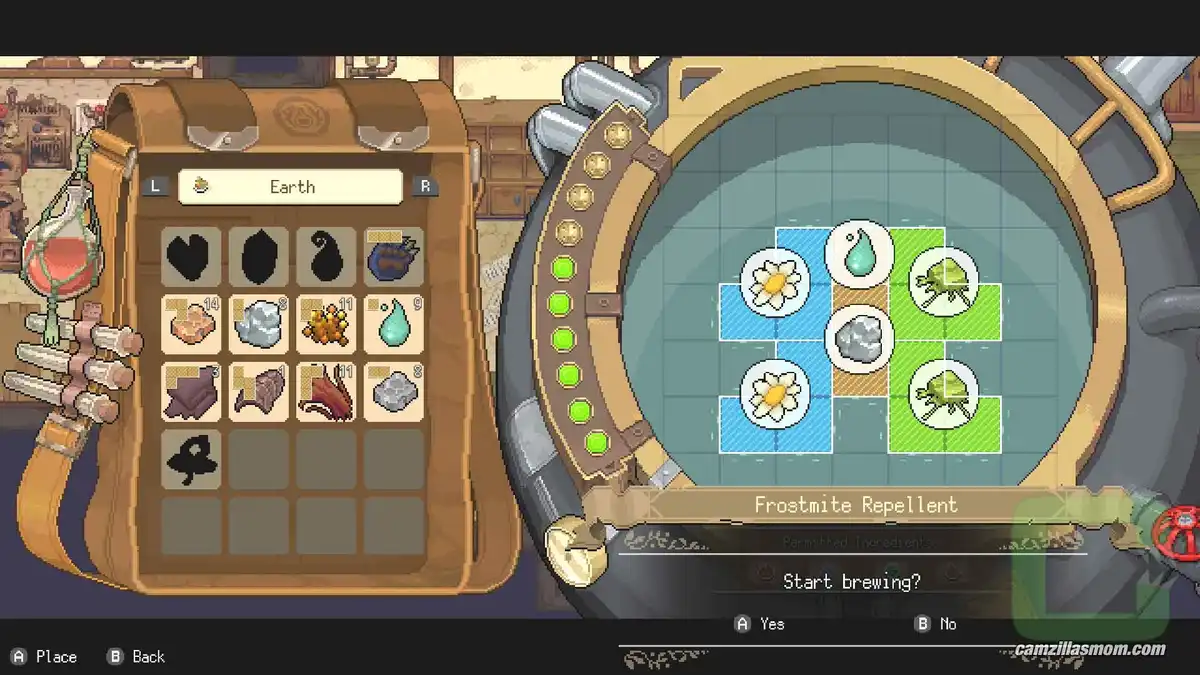The width and height of the screenshot is (1200, 675).
Task: Select the teal droplet slot in the backpack
Action: point(394,324)
